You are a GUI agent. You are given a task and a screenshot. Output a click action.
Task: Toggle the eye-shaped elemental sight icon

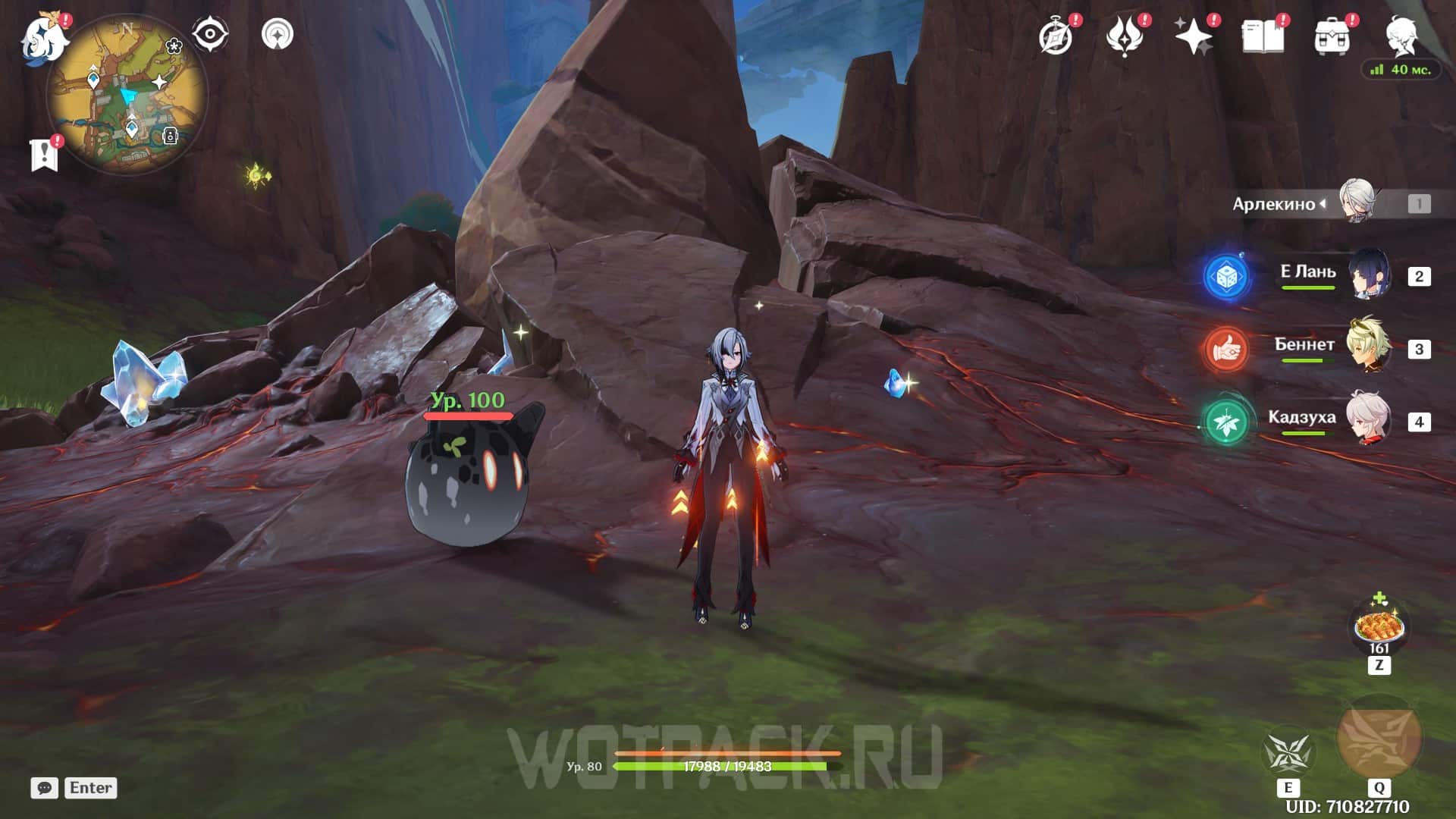(x=209, y=34)
